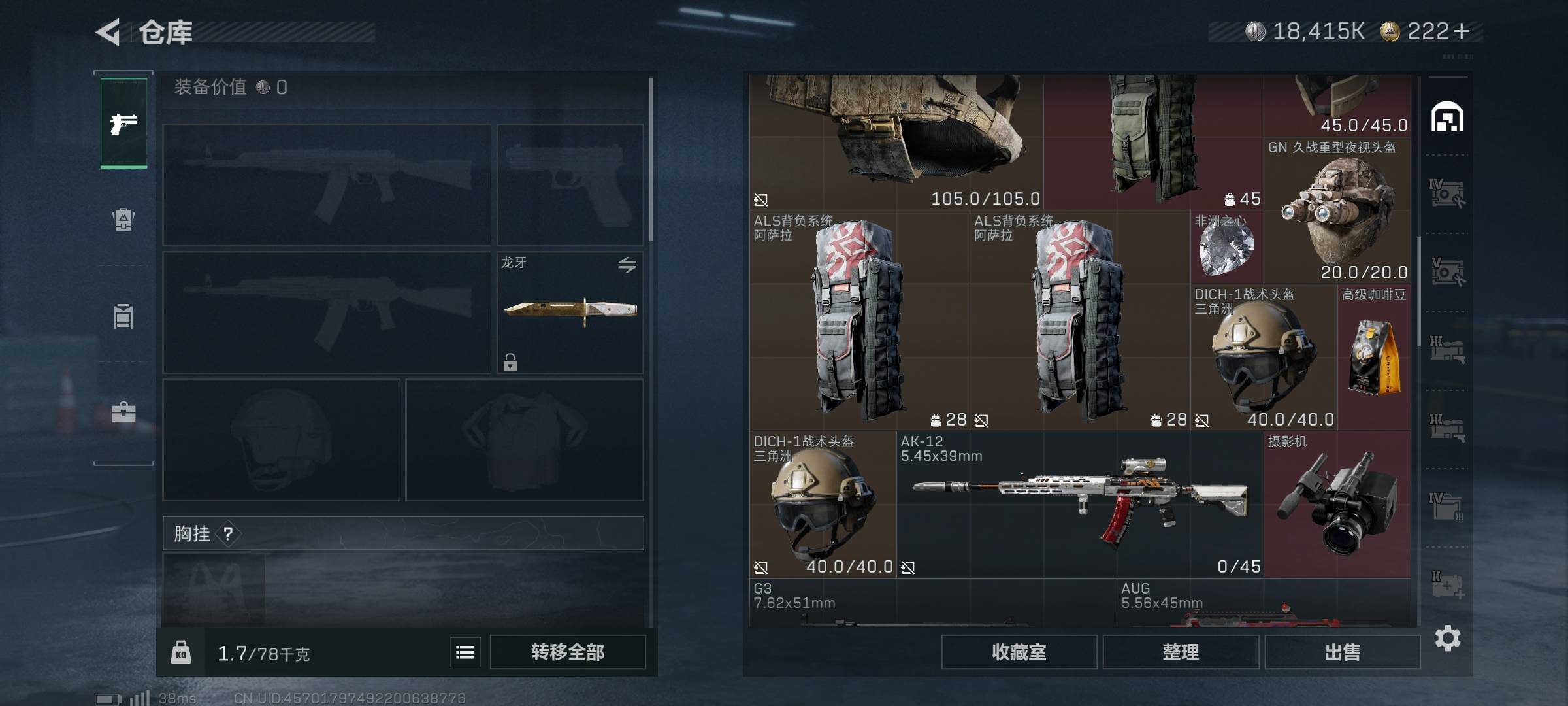Toggle the equipment list view icon
This screenshot has width=1568, height=706.
465,652
